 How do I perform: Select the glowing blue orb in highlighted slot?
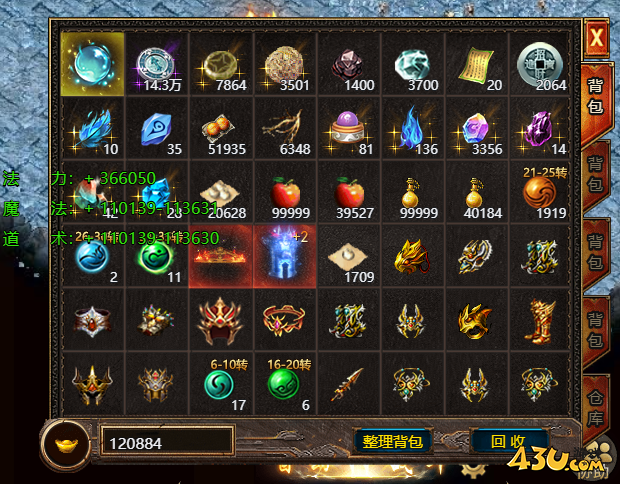point(92,64)
